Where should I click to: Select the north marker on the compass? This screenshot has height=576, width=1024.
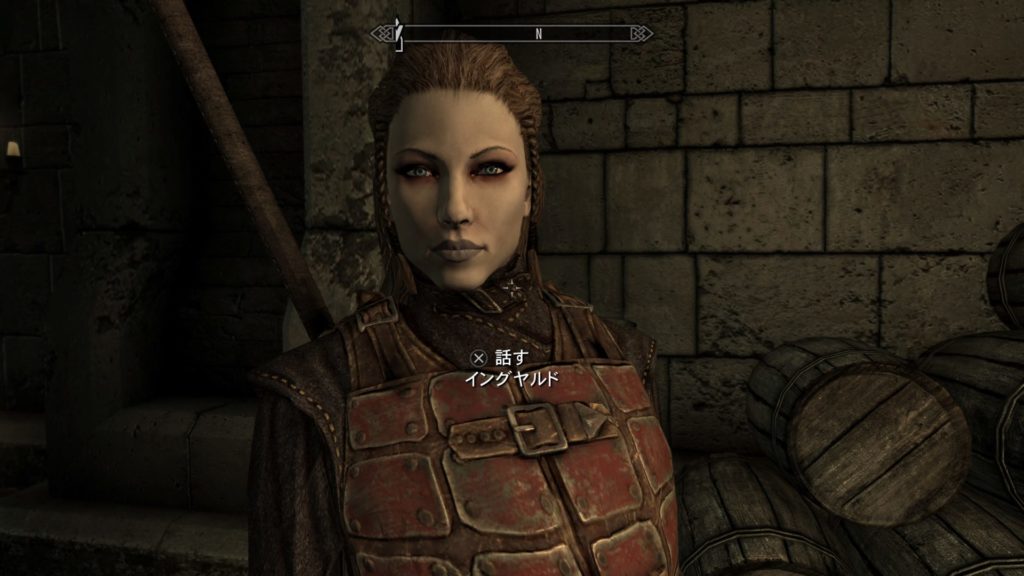538,34
